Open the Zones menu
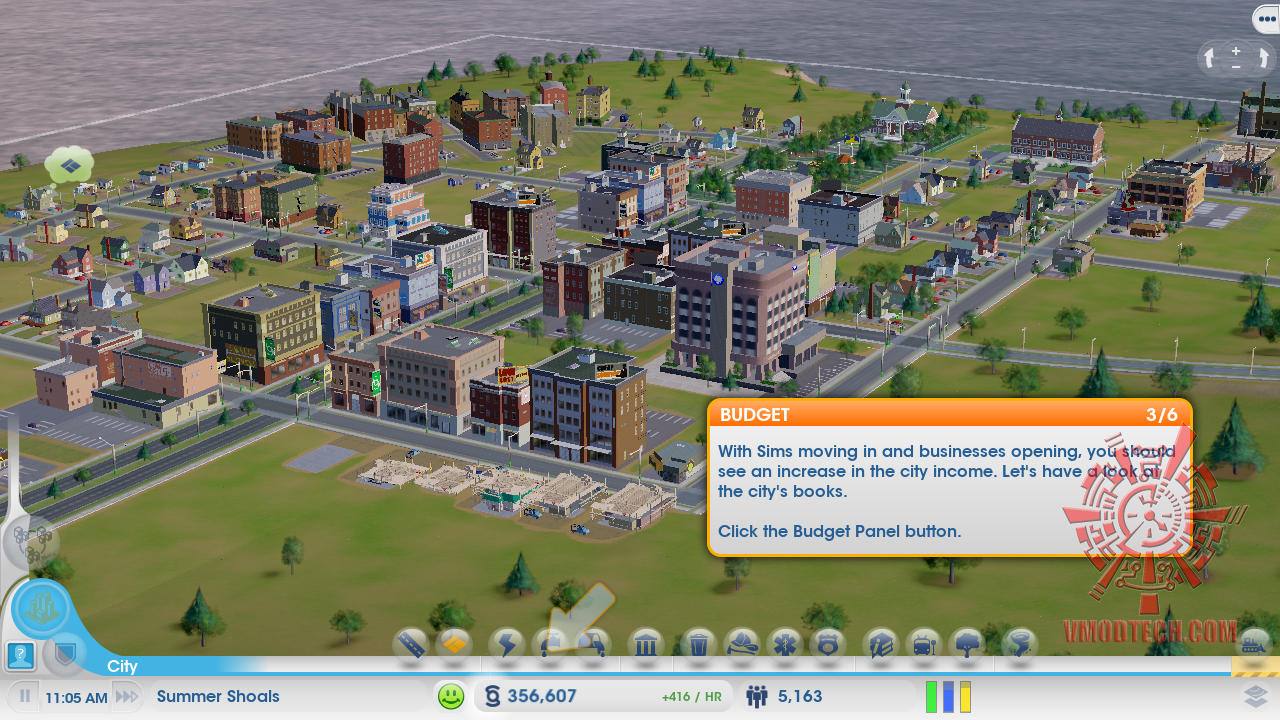This screenshot has width=1280, height=720. (x=455, y=645)
